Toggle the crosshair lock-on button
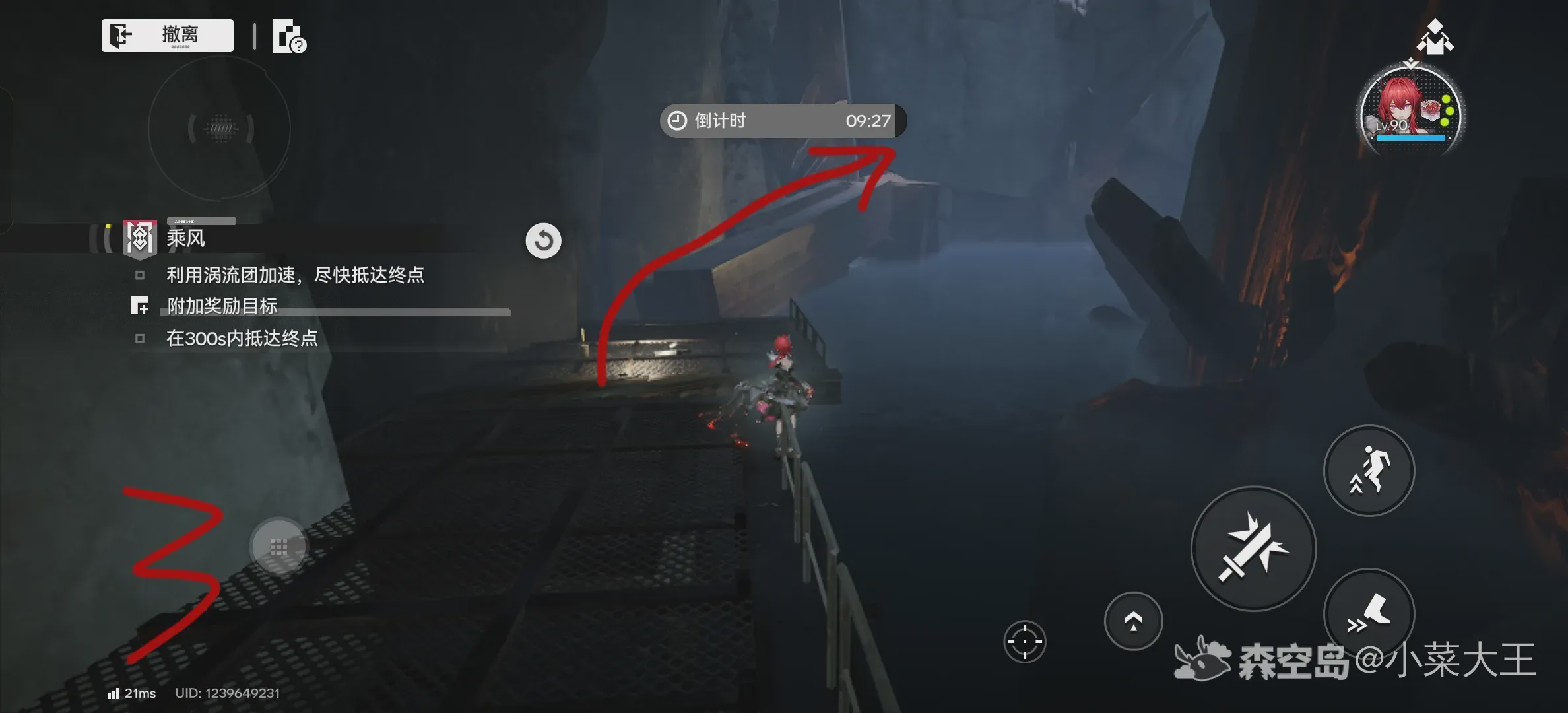 [x=1024, y=641]
